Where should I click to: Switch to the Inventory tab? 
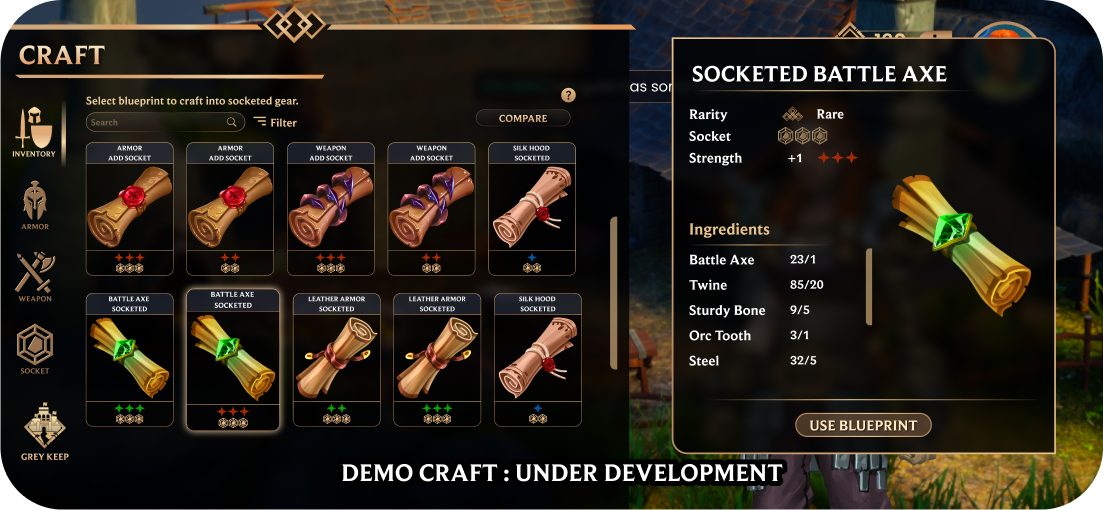33,133
